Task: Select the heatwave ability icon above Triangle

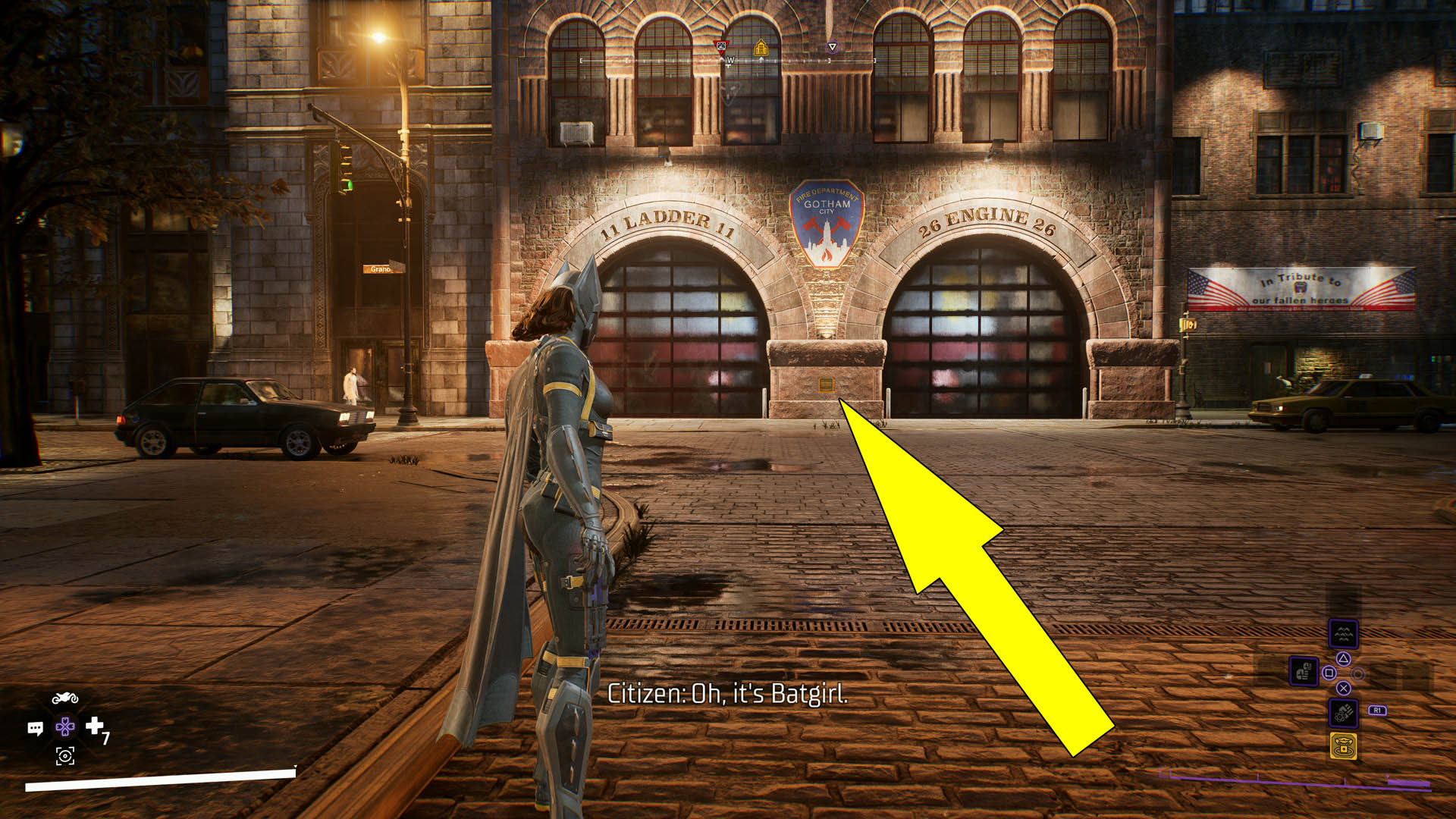Action: [x=1343, y=634]
